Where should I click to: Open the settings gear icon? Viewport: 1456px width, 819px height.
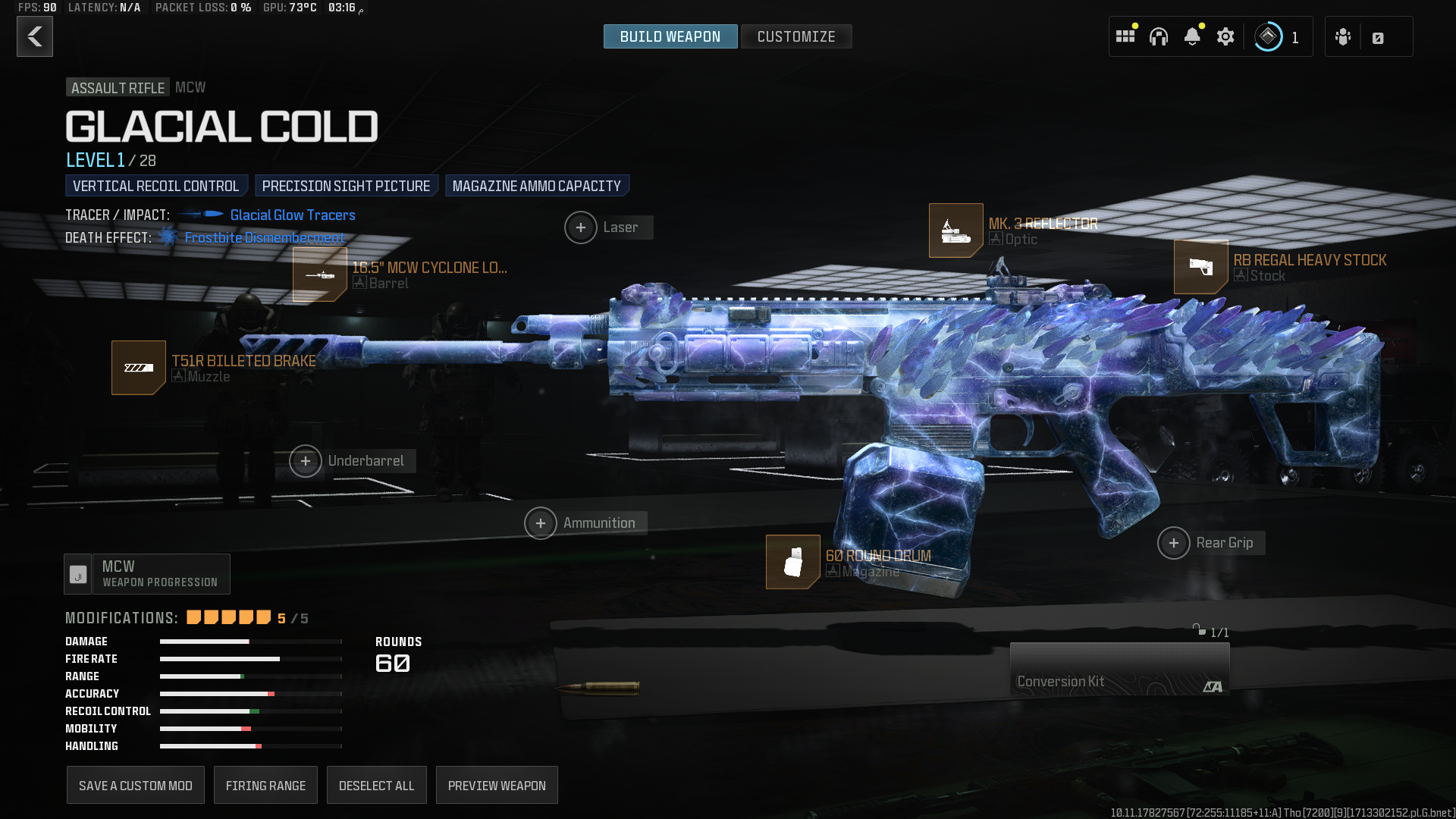[x=1225, y=36]
